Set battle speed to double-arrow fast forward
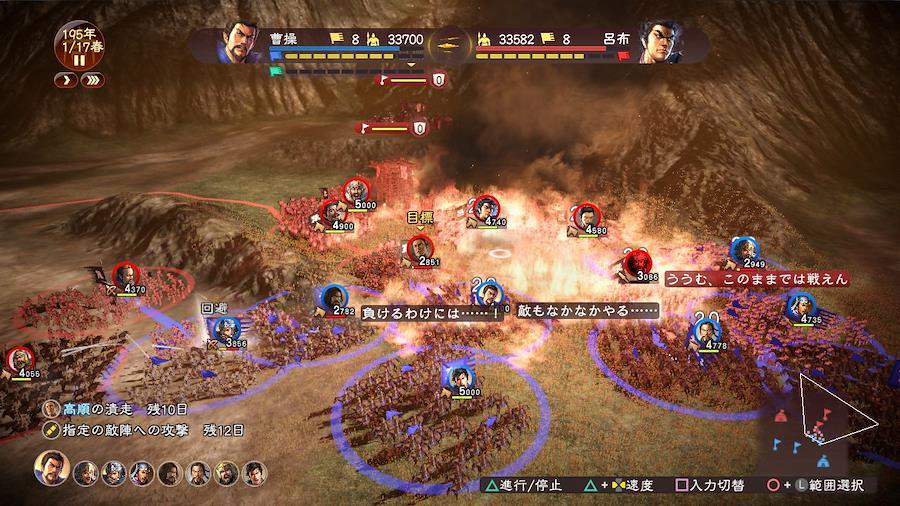The height and width of the screenshot is (506, 900). click(x=90, y=79)
